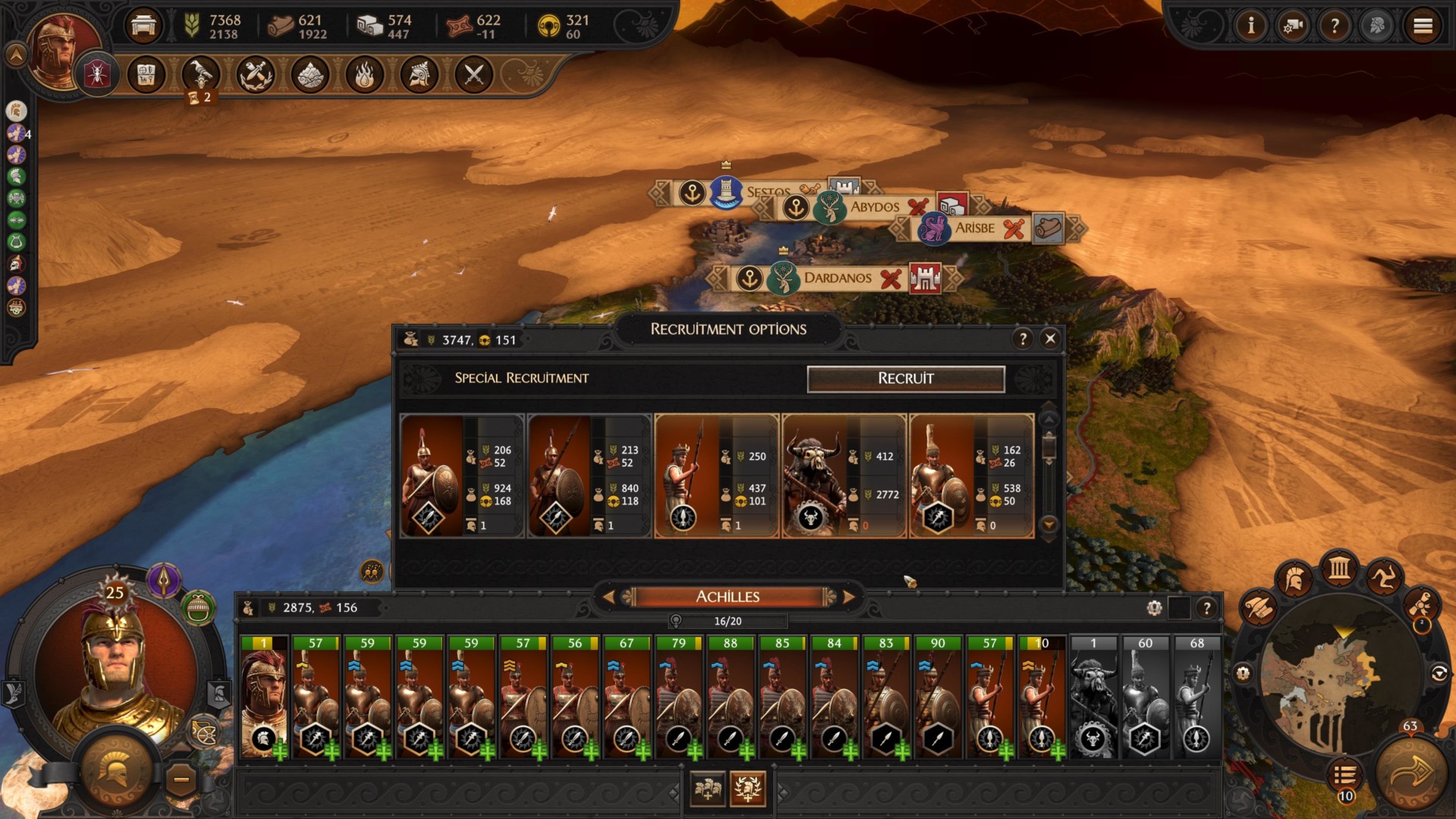The width and height of the screenshot is (1456, 819).
Task: Open the info panel icon
Action: click(x=1250, y=27)
